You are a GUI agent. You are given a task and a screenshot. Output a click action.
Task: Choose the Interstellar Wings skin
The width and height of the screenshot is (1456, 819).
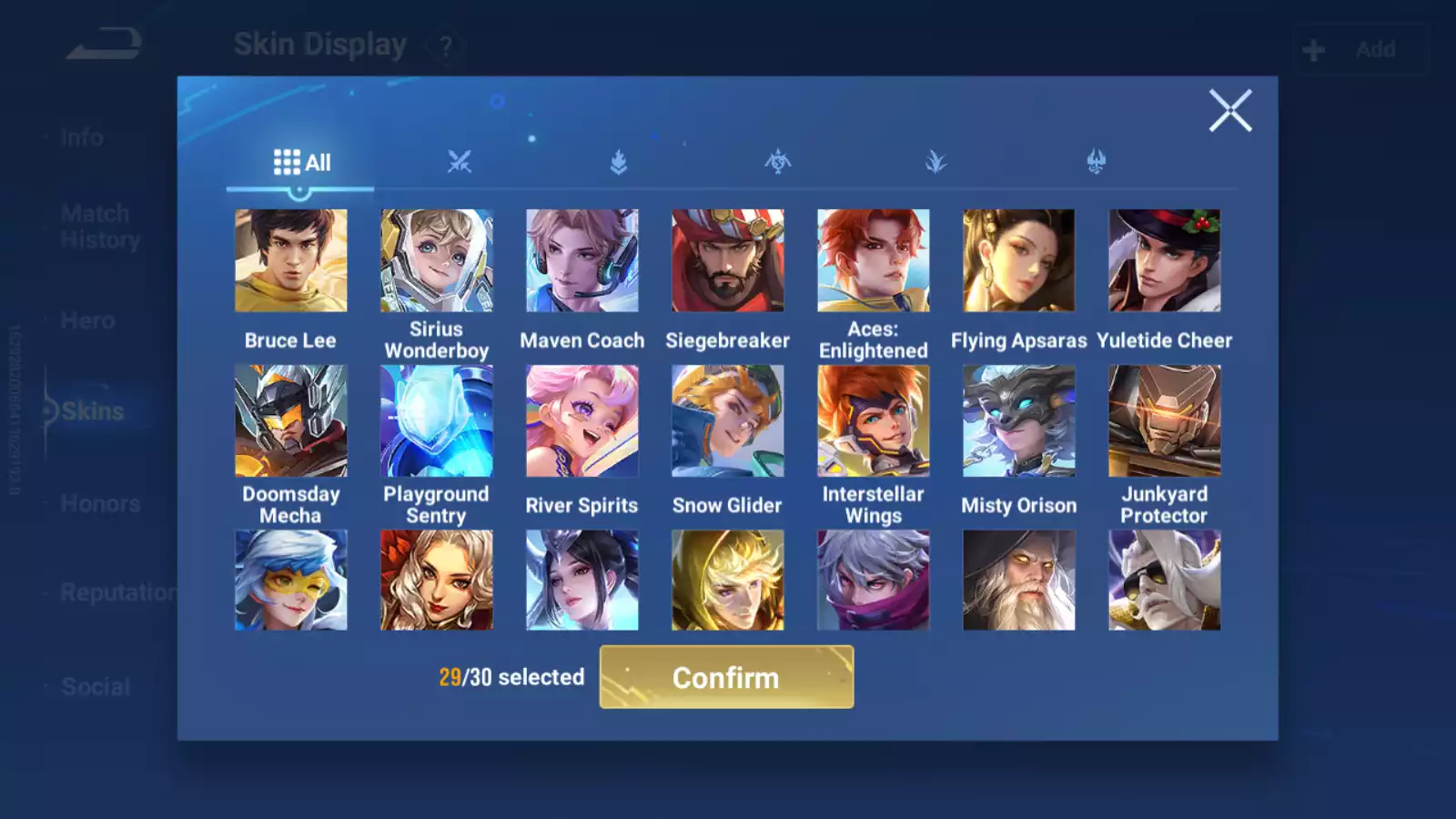(873, 421)
